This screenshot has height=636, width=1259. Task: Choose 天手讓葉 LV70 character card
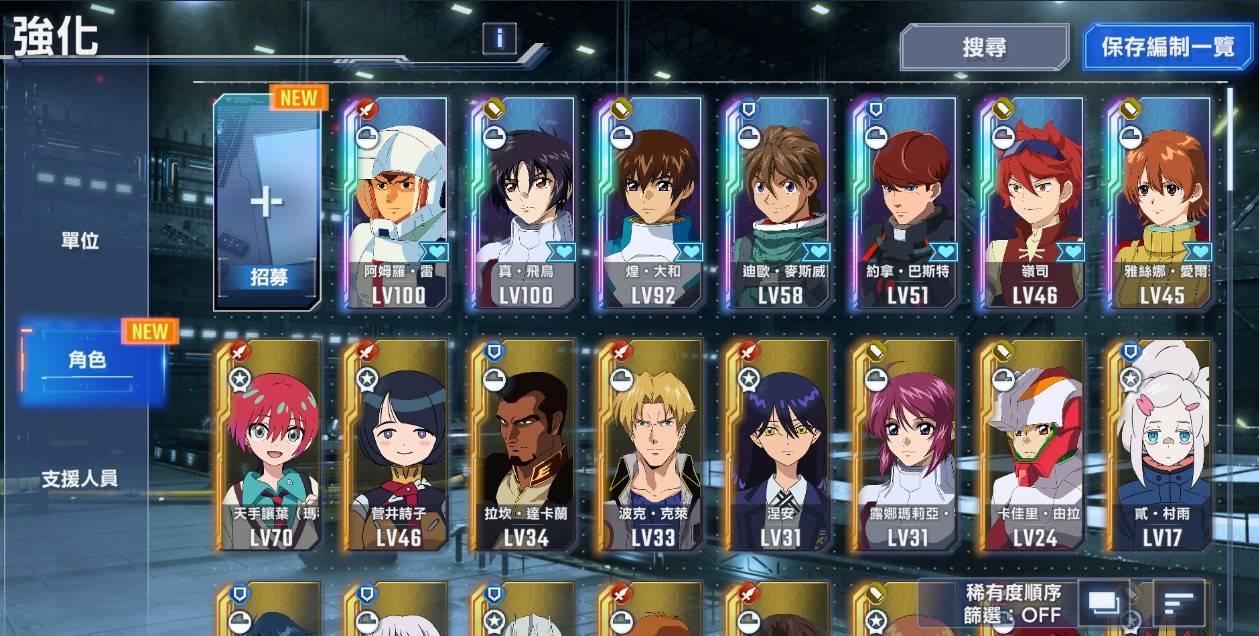pyautogui.click(x=267, y=446)
